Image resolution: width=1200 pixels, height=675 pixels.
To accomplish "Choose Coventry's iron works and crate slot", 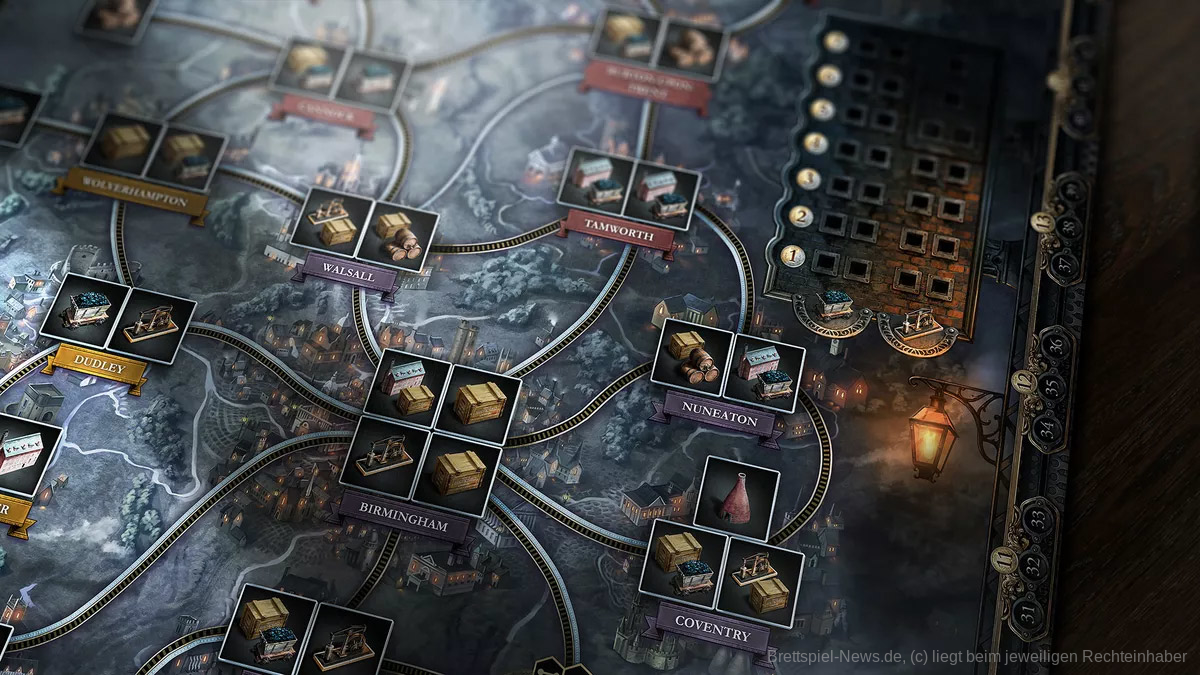I will (x=760, y=578).
